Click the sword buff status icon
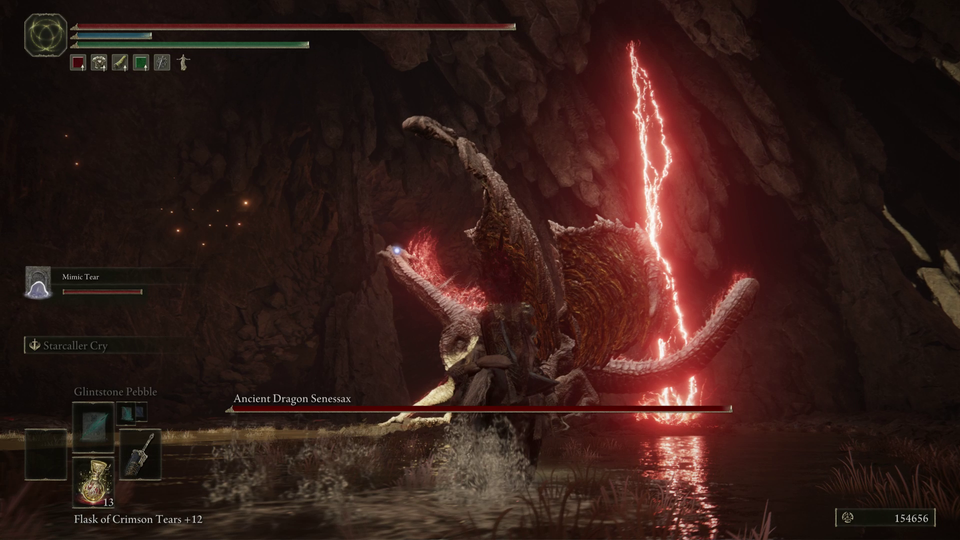 (120, 62)
